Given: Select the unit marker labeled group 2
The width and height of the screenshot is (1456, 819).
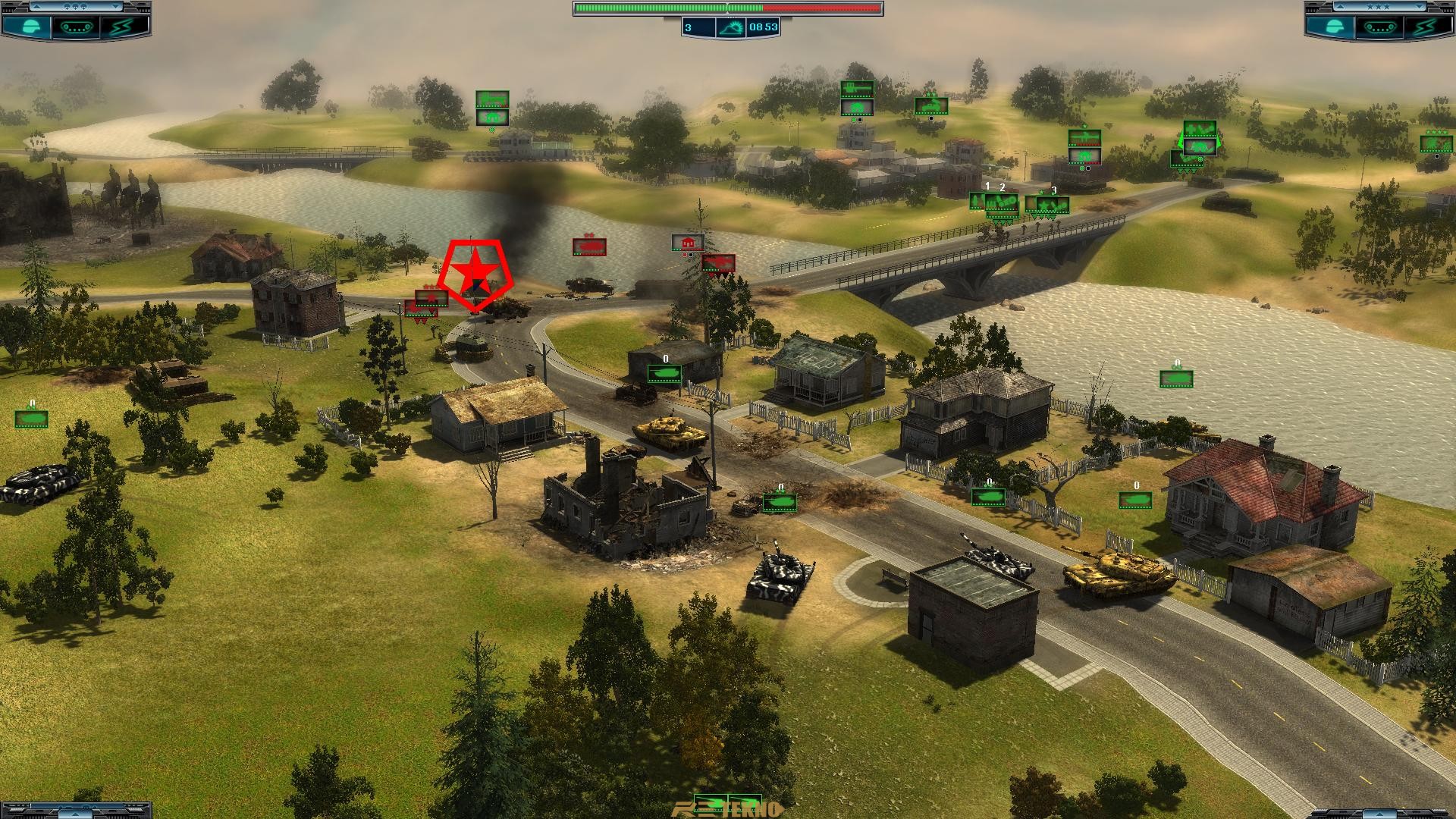Looking at the screenshot, I should pyautogui.click(x=1002, y=203).
